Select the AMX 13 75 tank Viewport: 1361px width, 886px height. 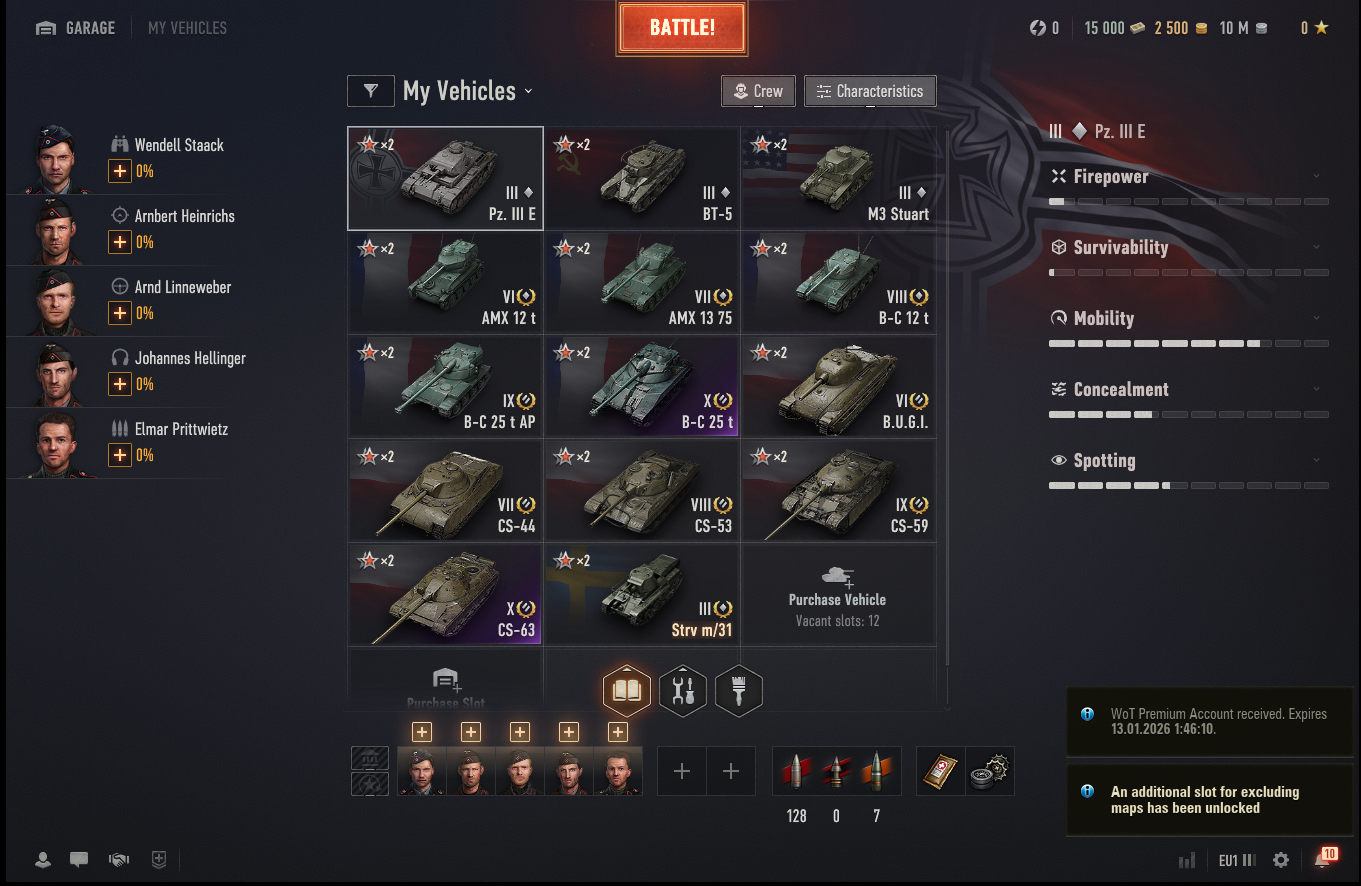click(x=642, y=282)
